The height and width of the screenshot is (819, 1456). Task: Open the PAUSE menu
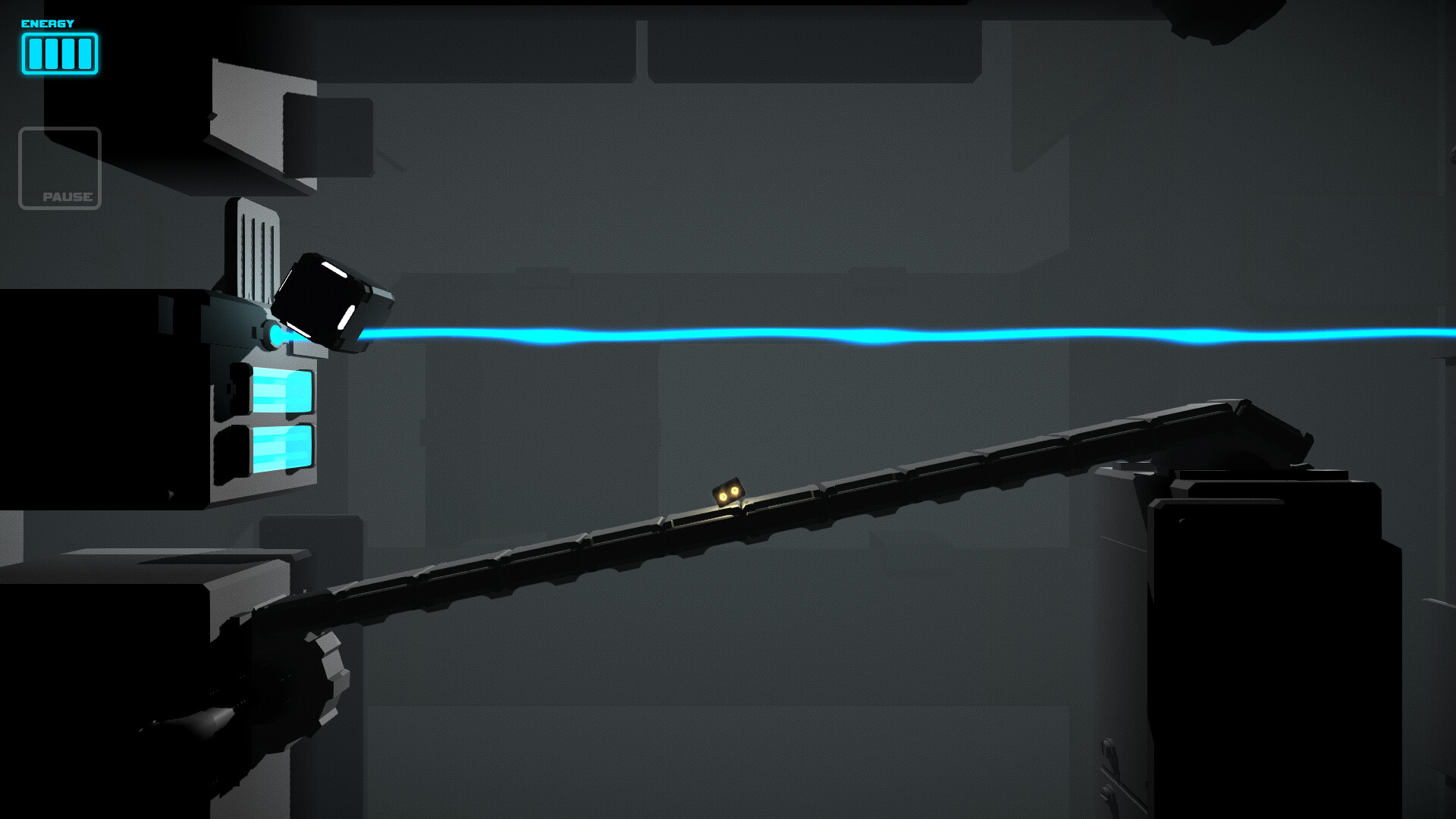point(61,168)
